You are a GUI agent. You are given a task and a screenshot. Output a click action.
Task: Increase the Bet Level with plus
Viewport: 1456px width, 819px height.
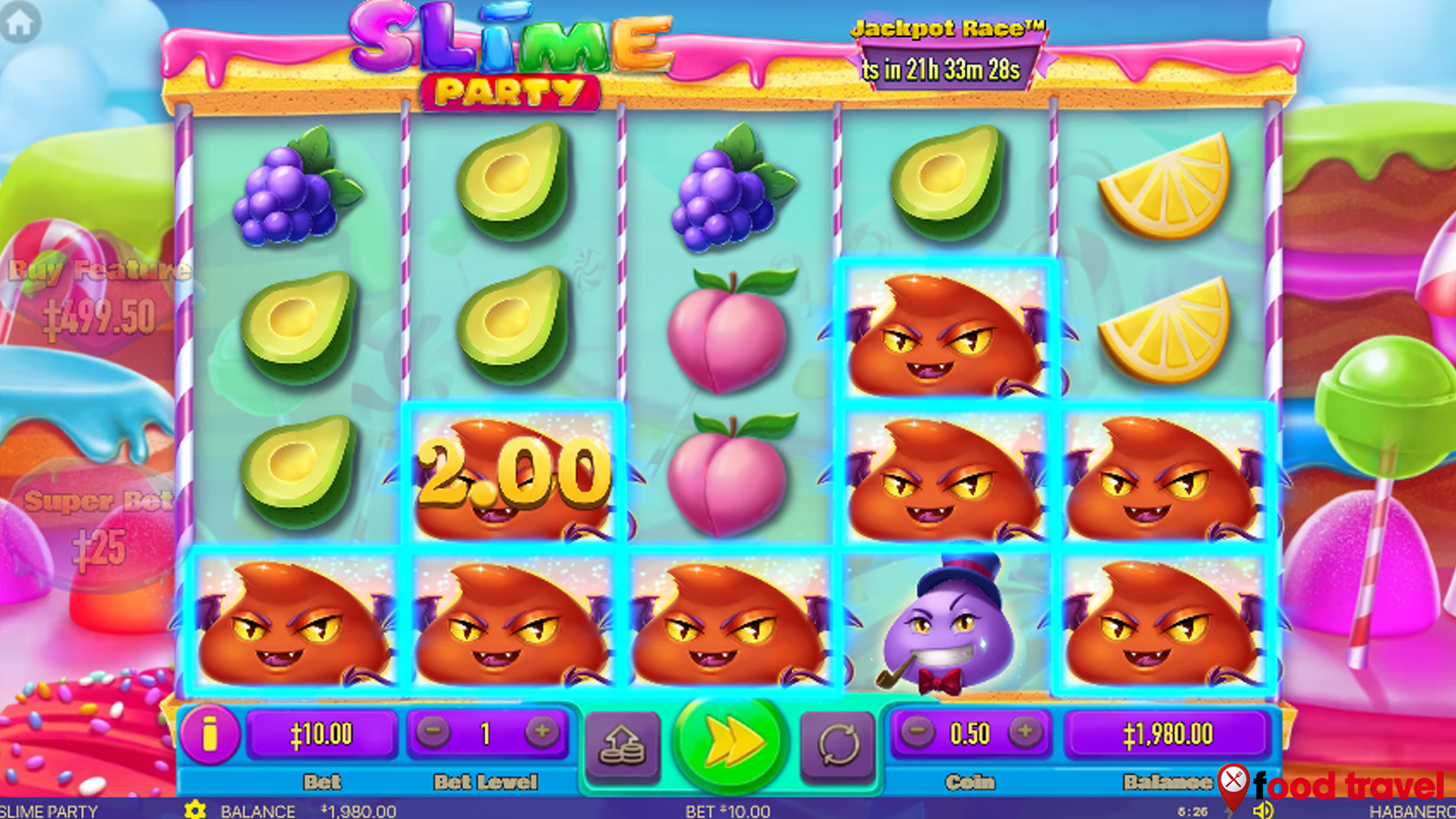click(541, 733)
